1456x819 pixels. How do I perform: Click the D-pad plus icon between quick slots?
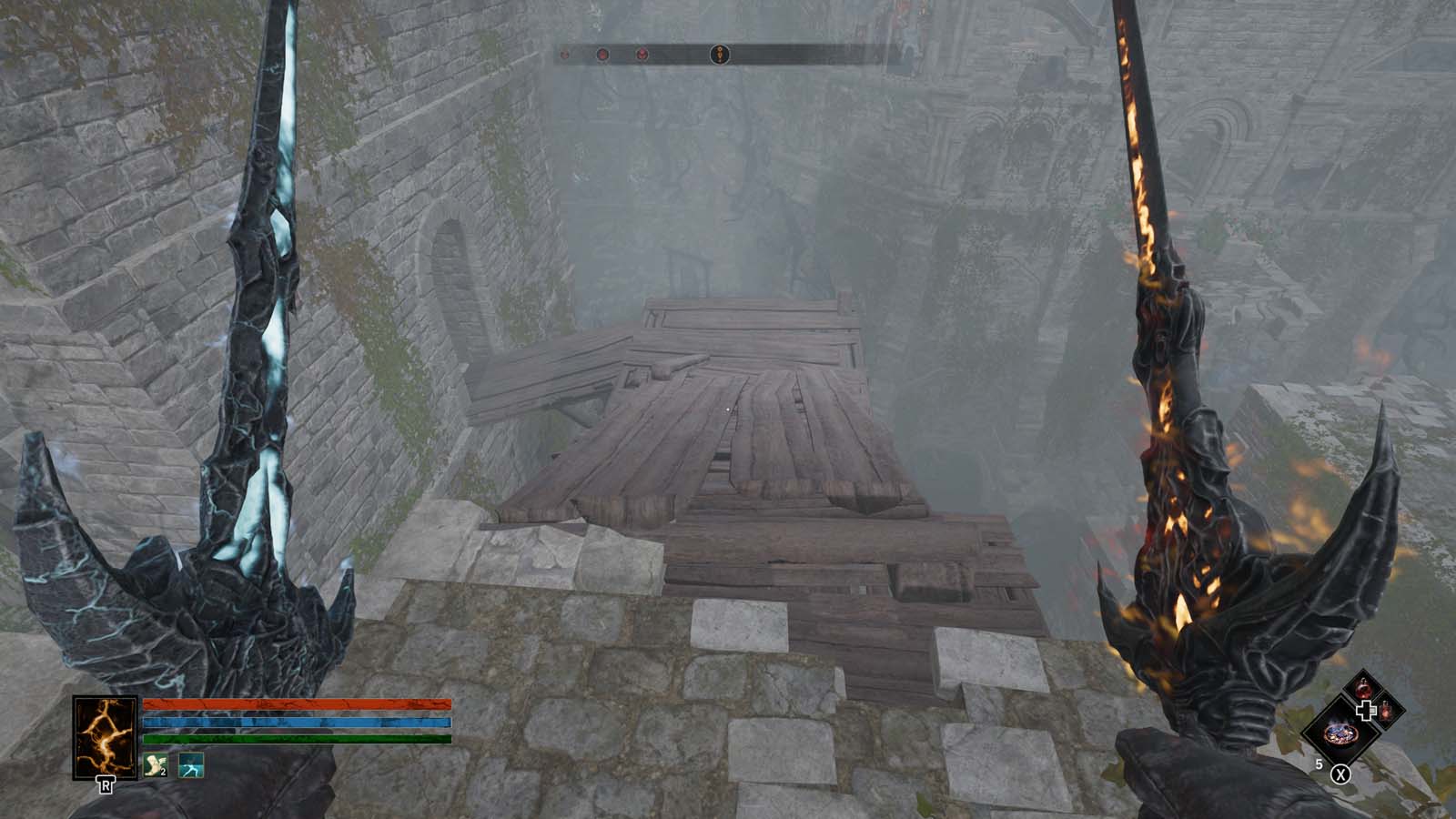[x=1366, y=710]
